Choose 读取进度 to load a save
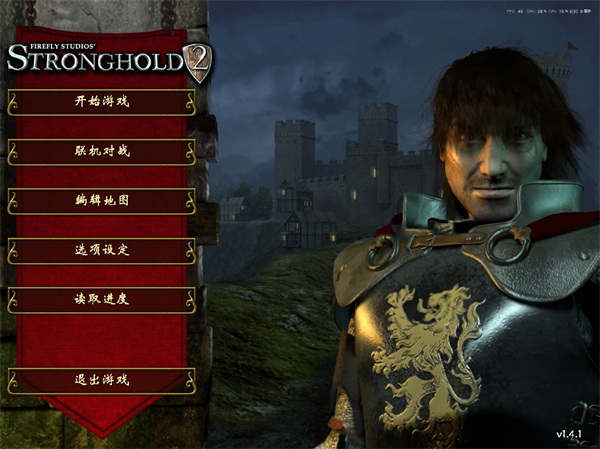The height and width of the screenshot is (449, 600). pyautogui.click(x=102, y=299)
